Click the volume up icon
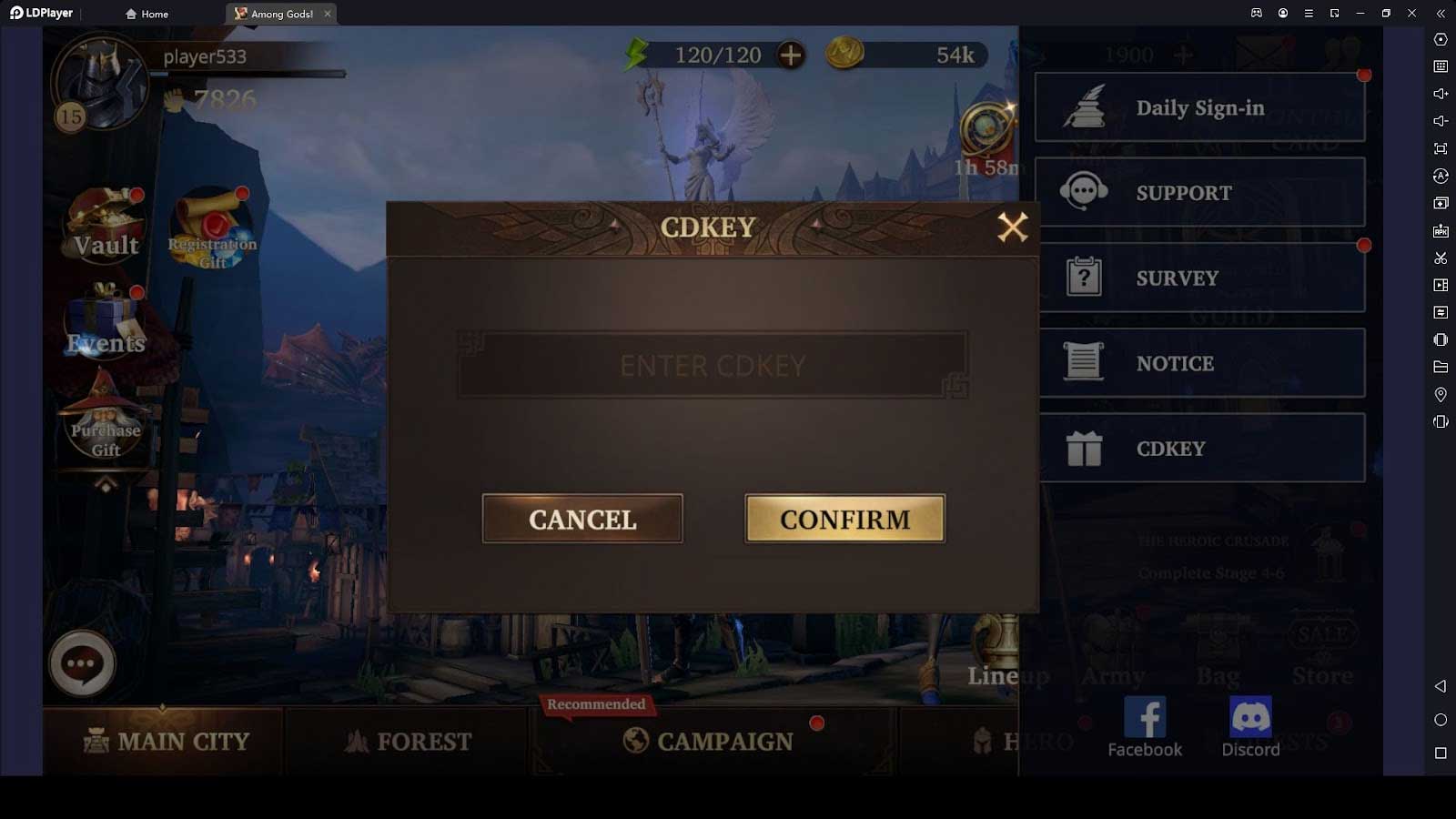Viewport: 1456px width, 819px height. (x=1441, y=94)
